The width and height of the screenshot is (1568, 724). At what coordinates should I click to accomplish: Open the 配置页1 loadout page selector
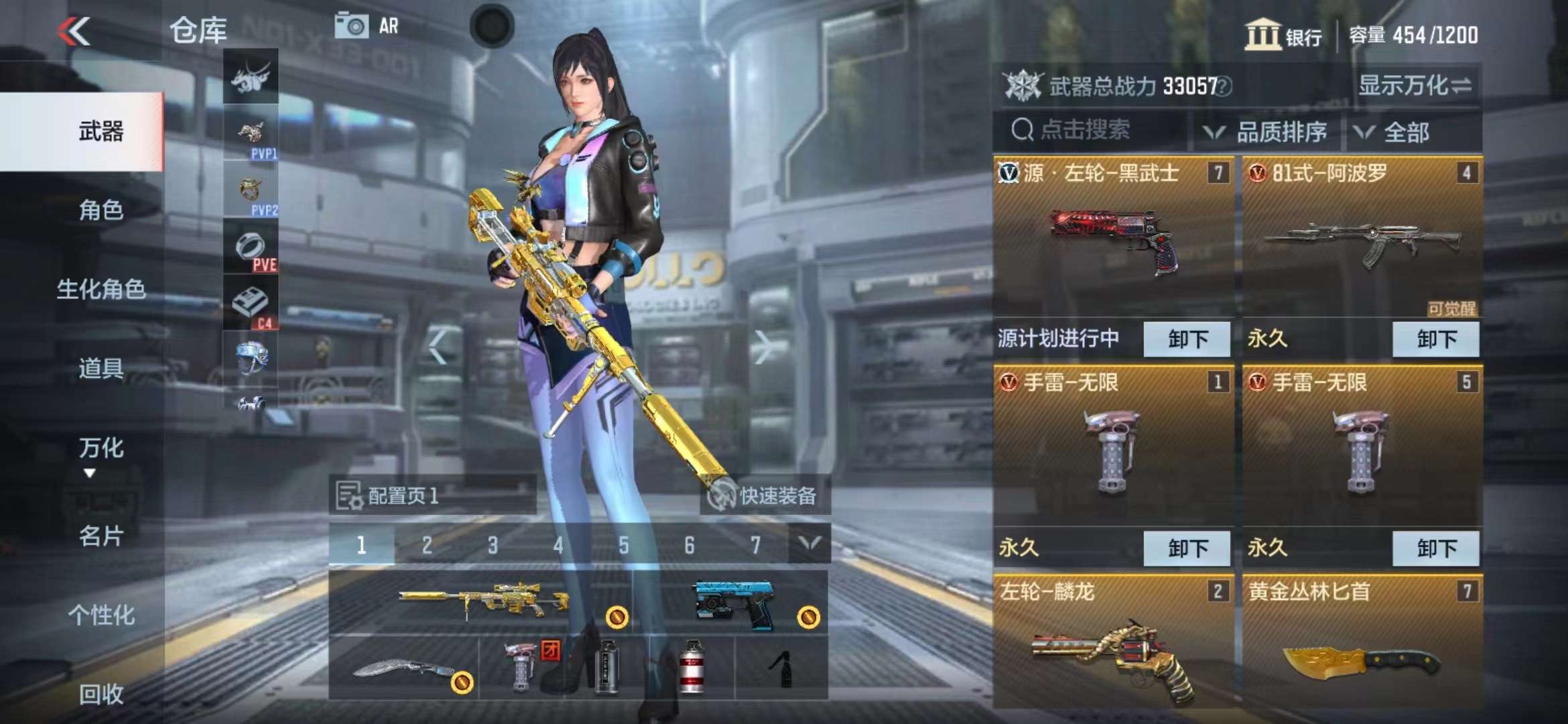(x=432, y=496)
